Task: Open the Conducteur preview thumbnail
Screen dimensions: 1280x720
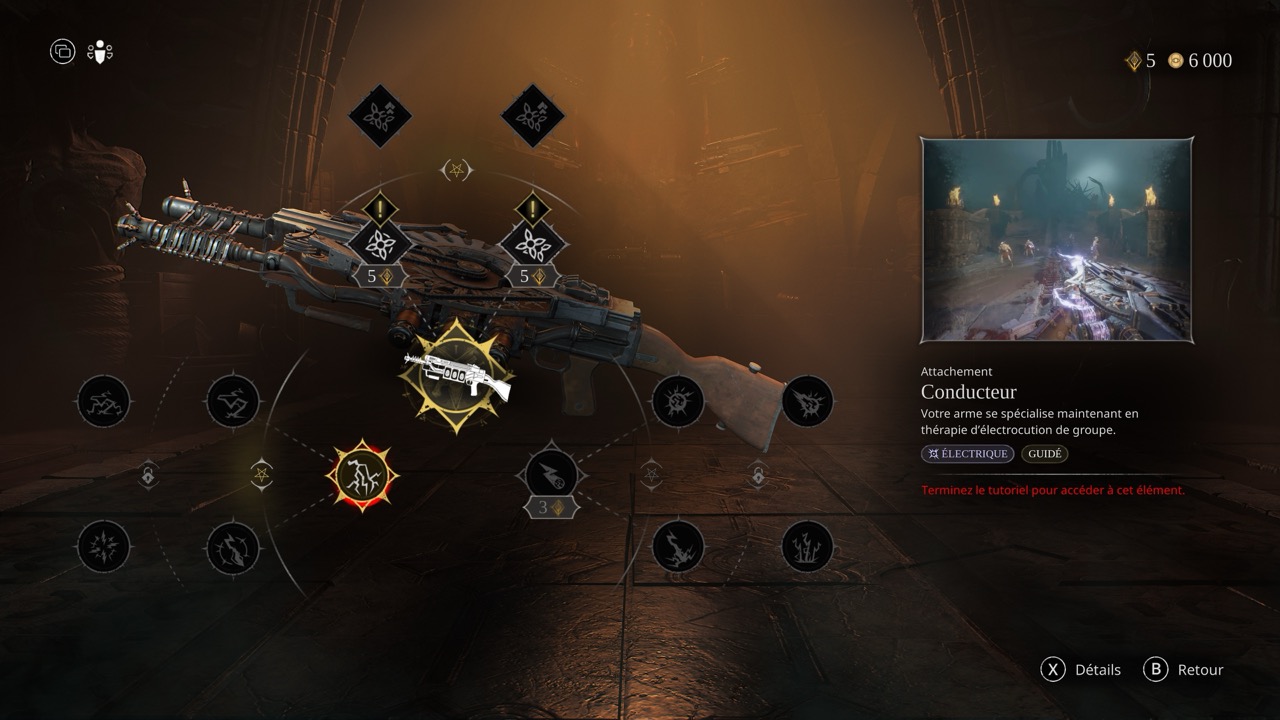Action: click(1057, 241)
